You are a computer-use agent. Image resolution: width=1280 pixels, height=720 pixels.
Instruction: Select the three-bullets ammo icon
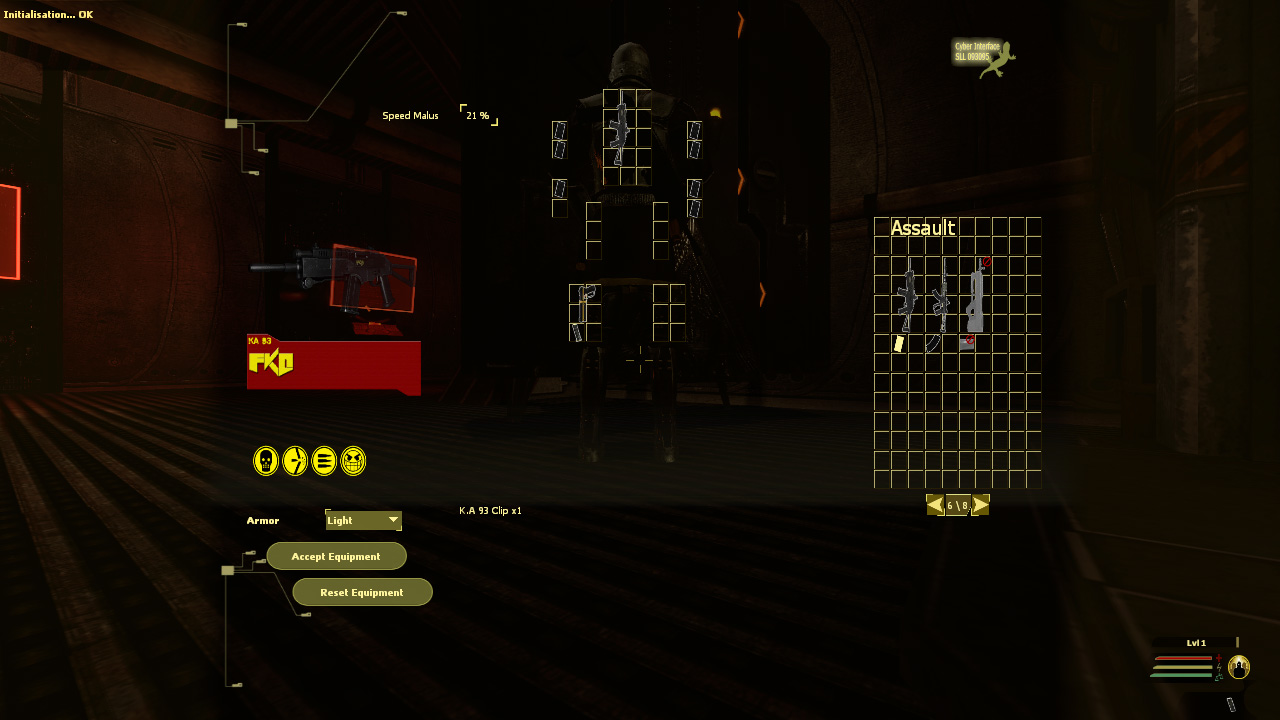click(324, 461)
